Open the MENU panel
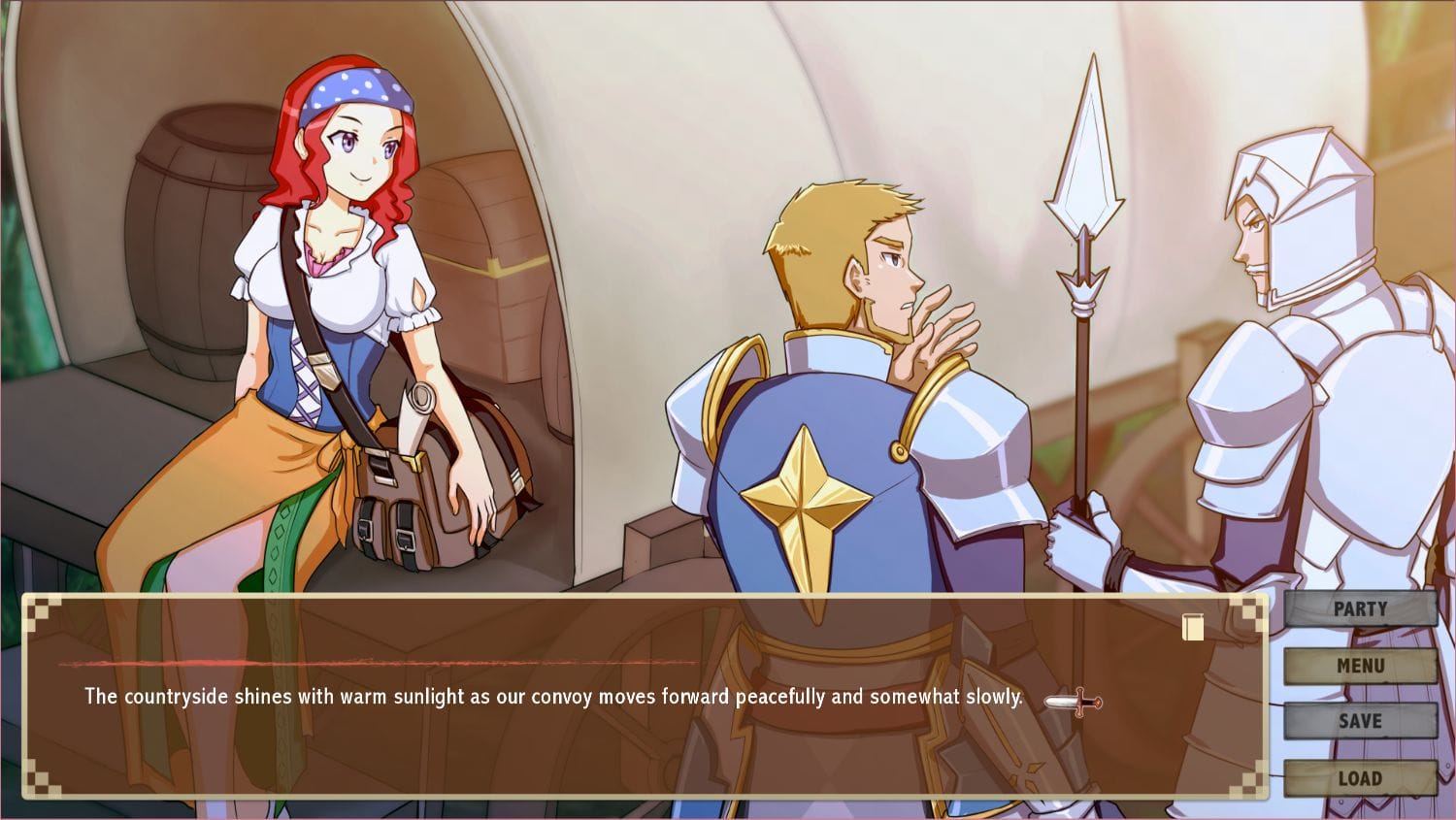 [1359, 666]
